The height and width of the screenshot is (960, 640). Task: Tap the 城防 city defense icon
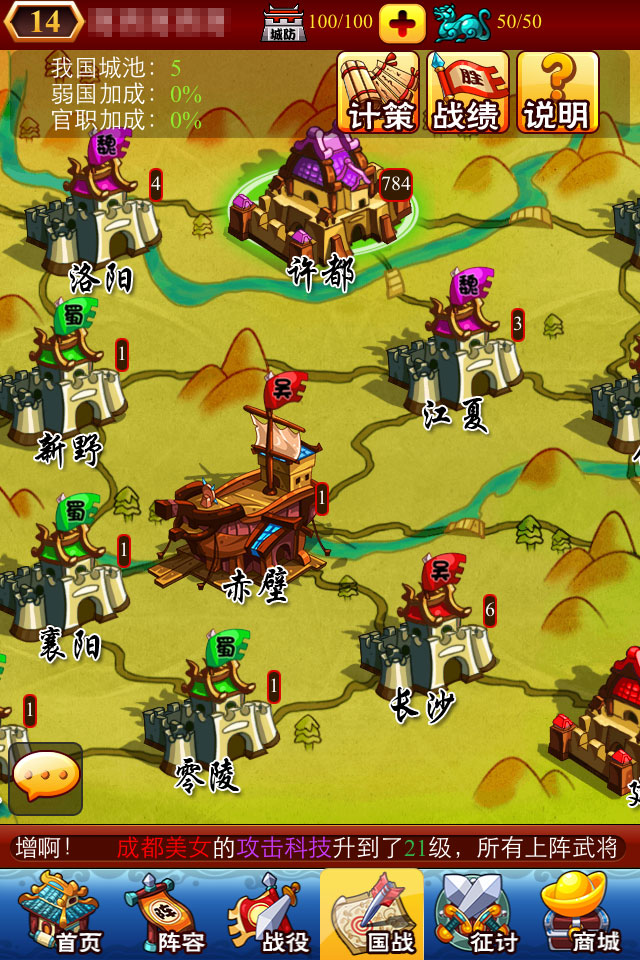[283, 22]
